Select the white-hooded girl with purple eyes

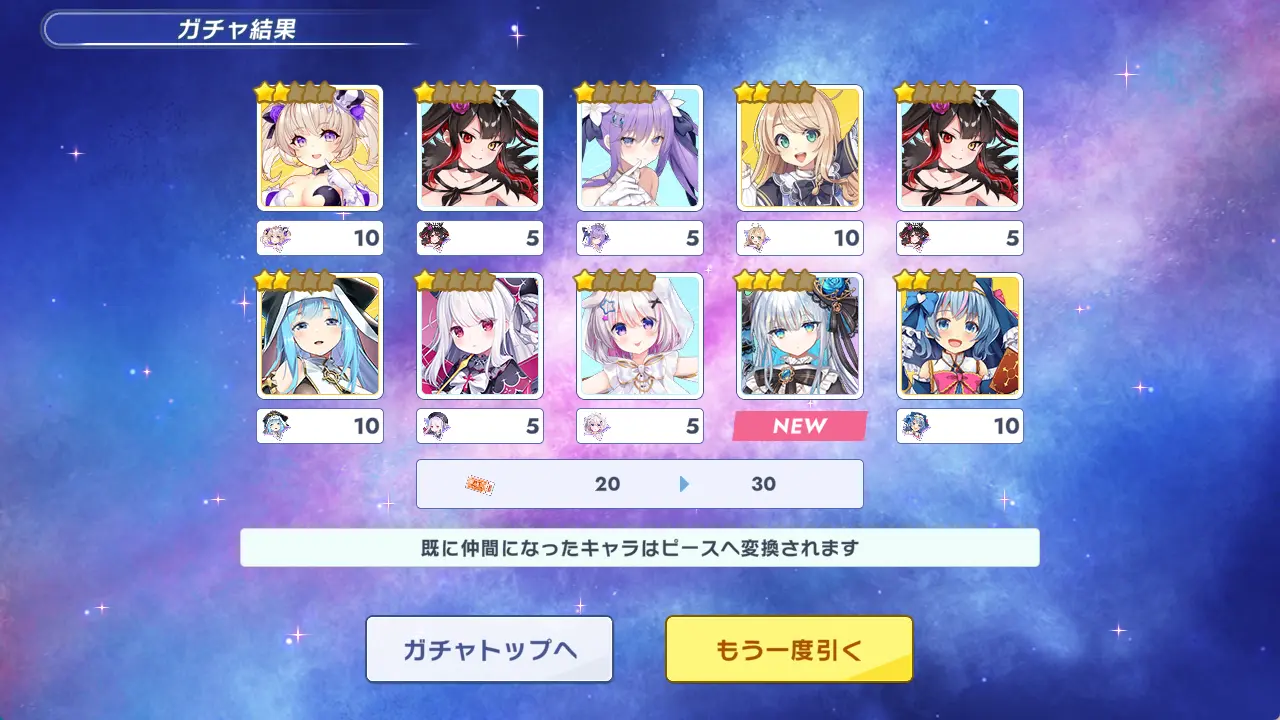pos(640,336)
